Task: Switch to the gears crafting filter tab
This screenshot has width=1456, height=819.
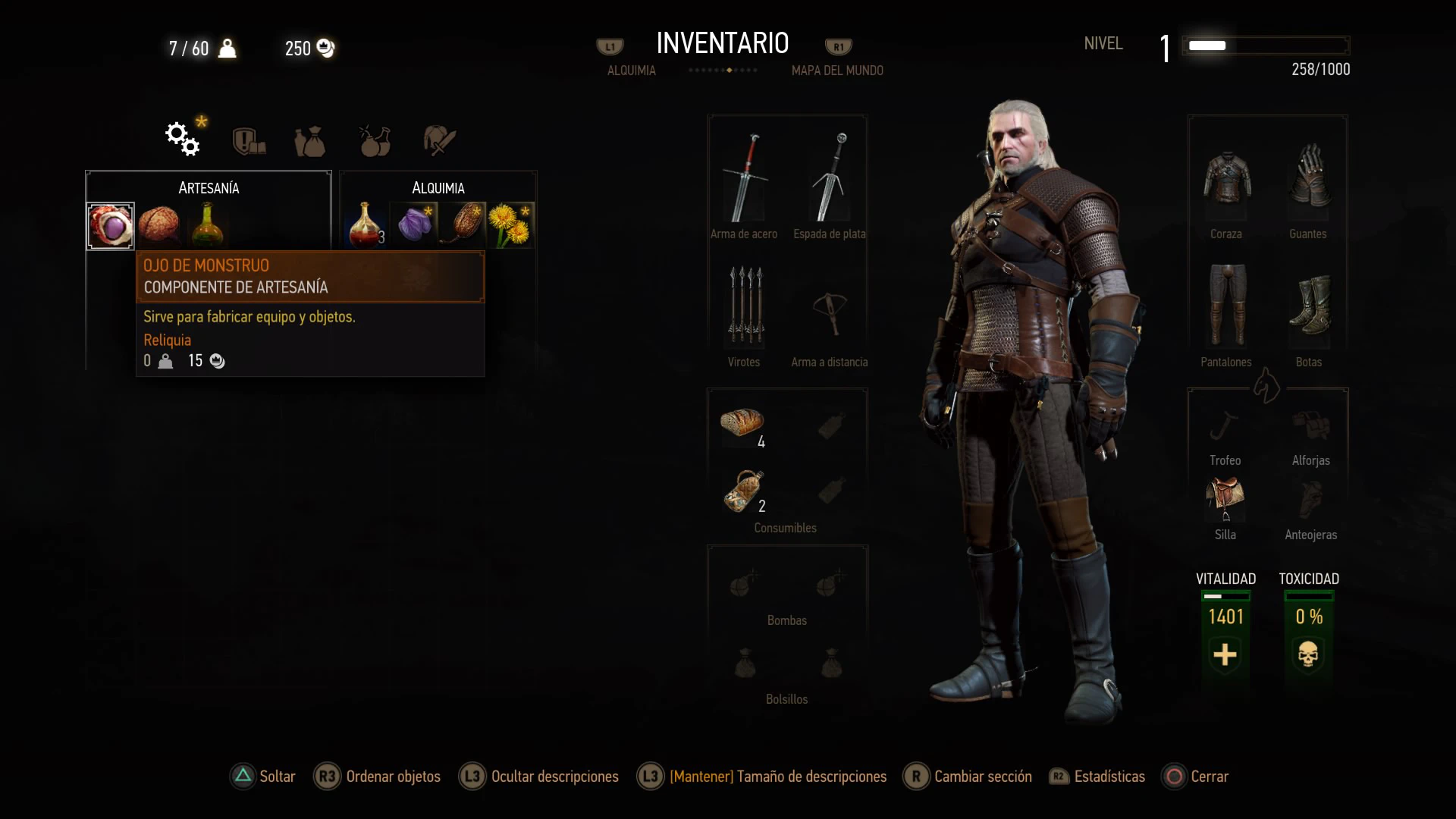Action: pos(183,139)
